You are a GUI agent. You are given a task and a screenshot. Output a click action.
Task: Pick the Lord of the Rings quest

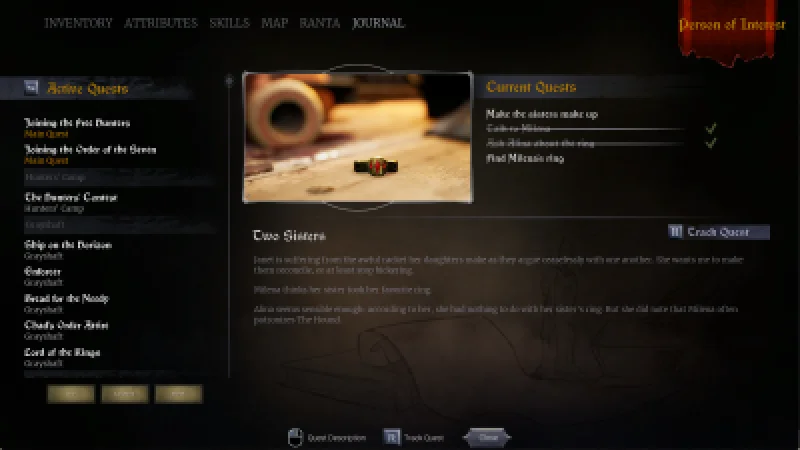coord(62,352)
